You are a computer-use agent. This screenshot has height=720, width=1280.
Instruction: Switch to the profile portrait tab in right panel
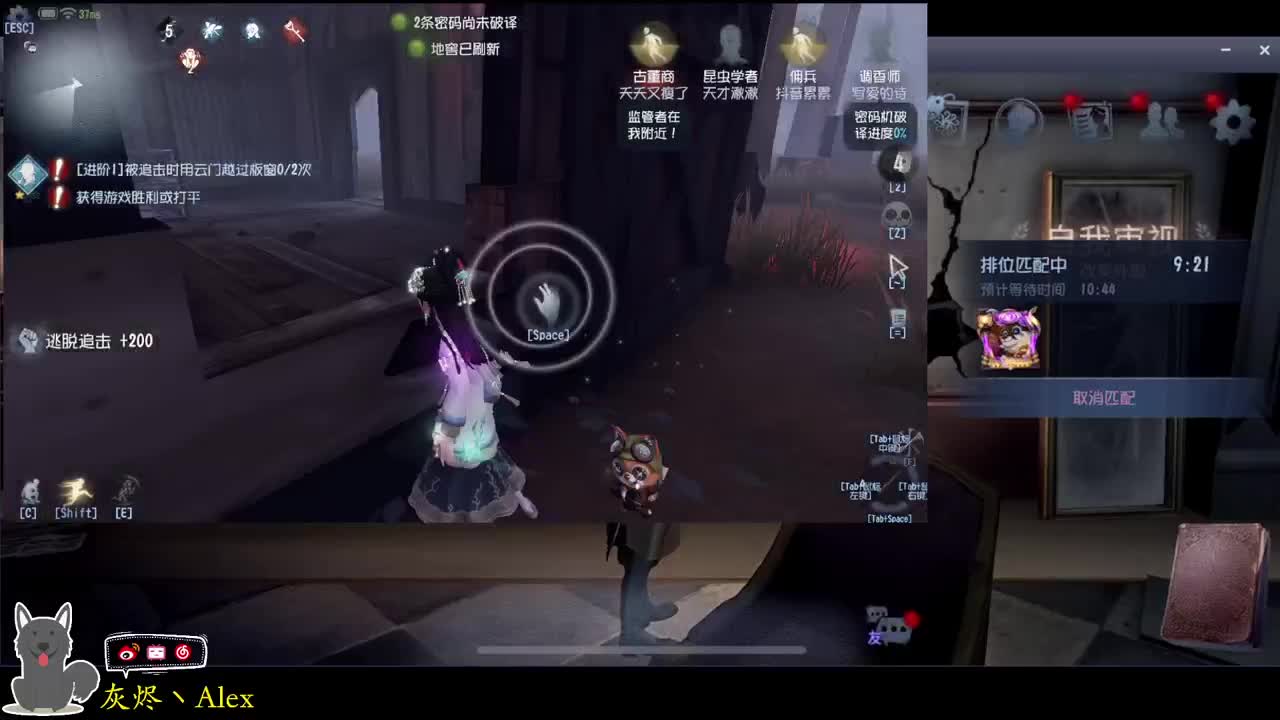[x=1018, y=118]
